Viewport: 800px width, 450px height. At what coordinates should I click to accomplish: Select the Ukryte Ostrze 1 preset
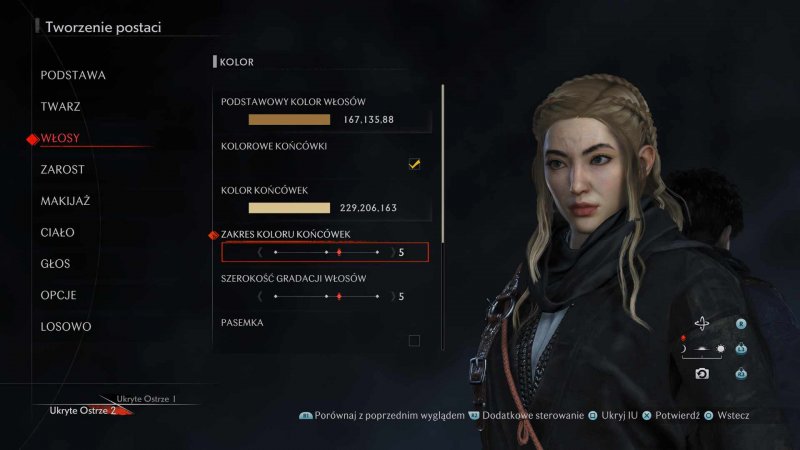146,399
